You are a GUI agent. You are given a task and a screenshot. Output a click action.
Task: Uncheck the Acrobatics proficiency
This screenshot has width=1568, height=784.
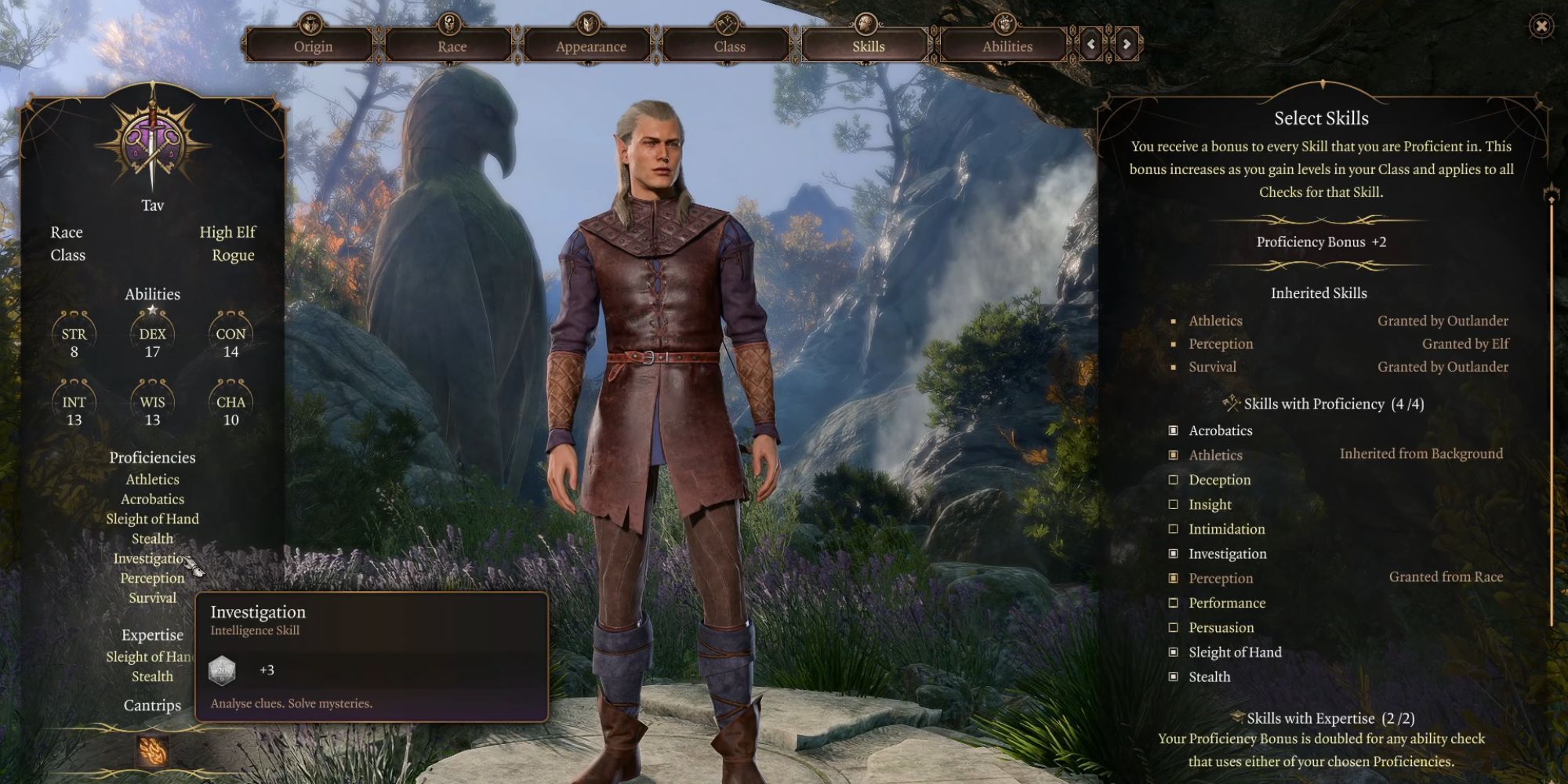[x=1174, y=430]
